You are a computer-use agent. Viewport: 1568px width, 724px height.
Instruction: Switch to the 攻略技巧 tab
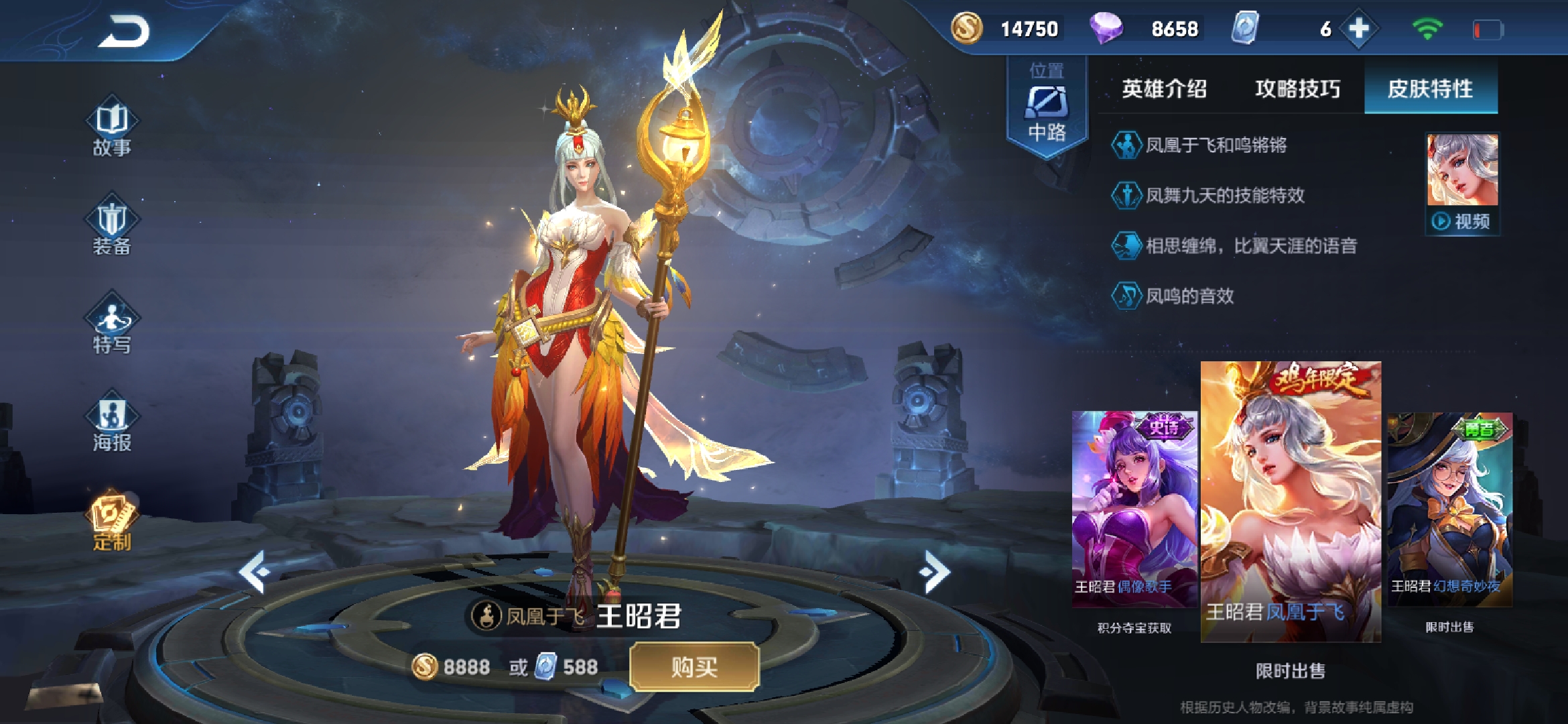point(1297,88)
